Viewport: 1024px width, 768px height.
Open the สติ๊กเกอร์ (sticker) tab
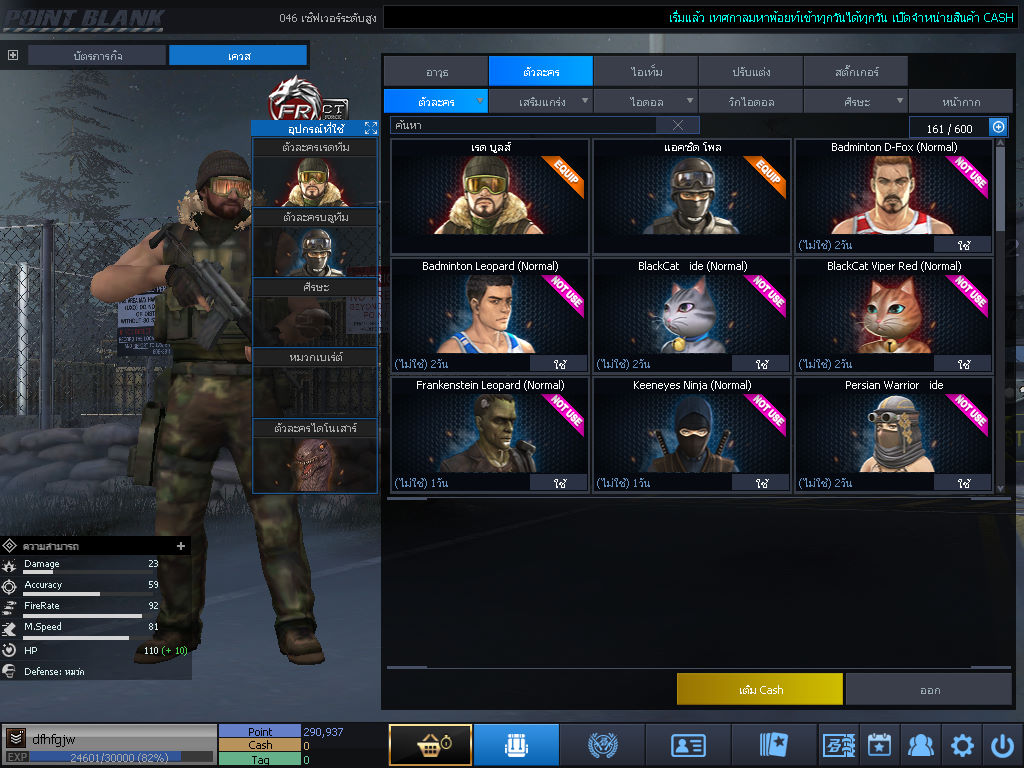pyautogui.click(x=855, y=72)
